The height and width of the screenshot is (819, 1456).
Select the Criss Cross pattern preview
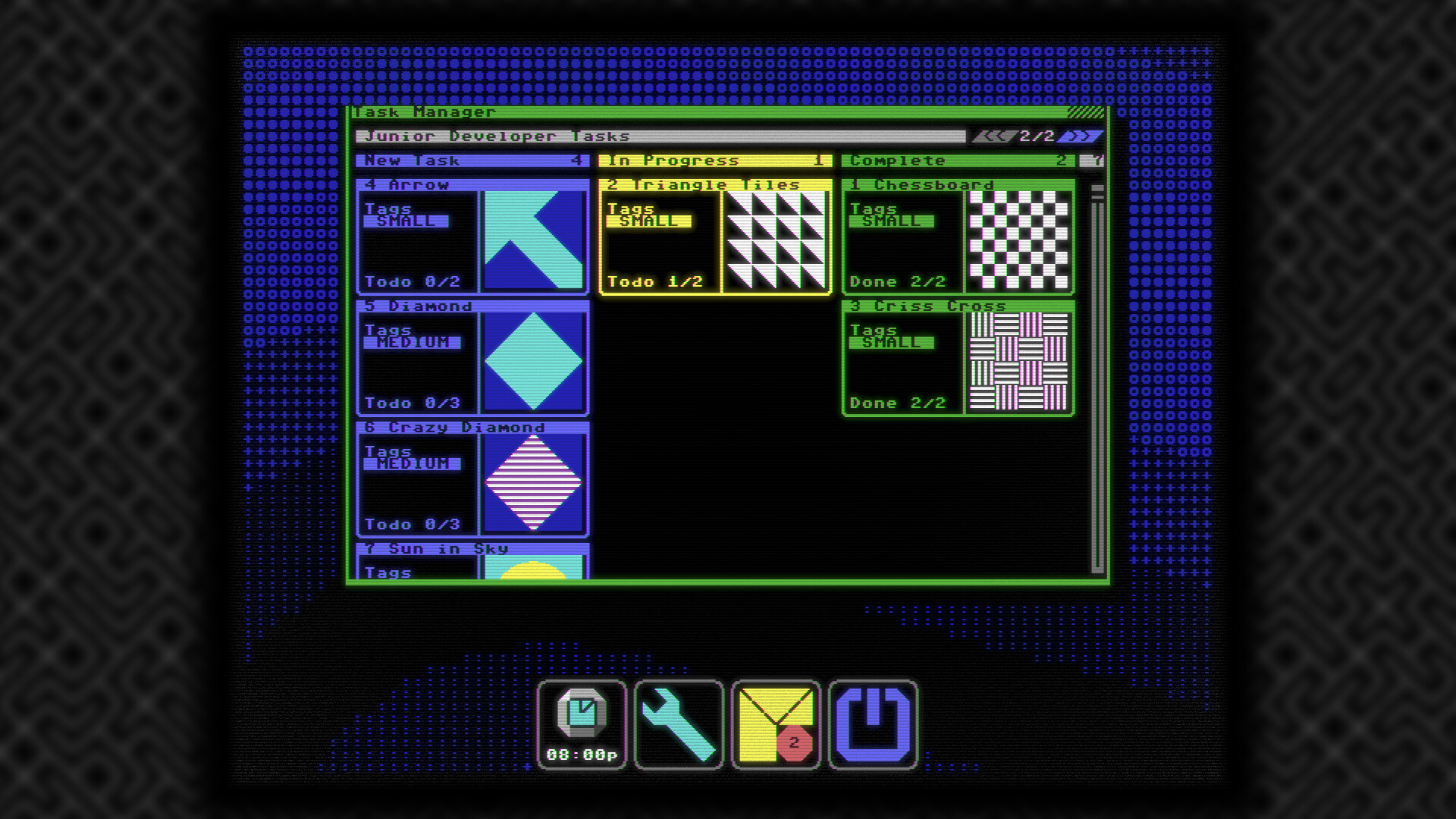[x=1020, y=360]
